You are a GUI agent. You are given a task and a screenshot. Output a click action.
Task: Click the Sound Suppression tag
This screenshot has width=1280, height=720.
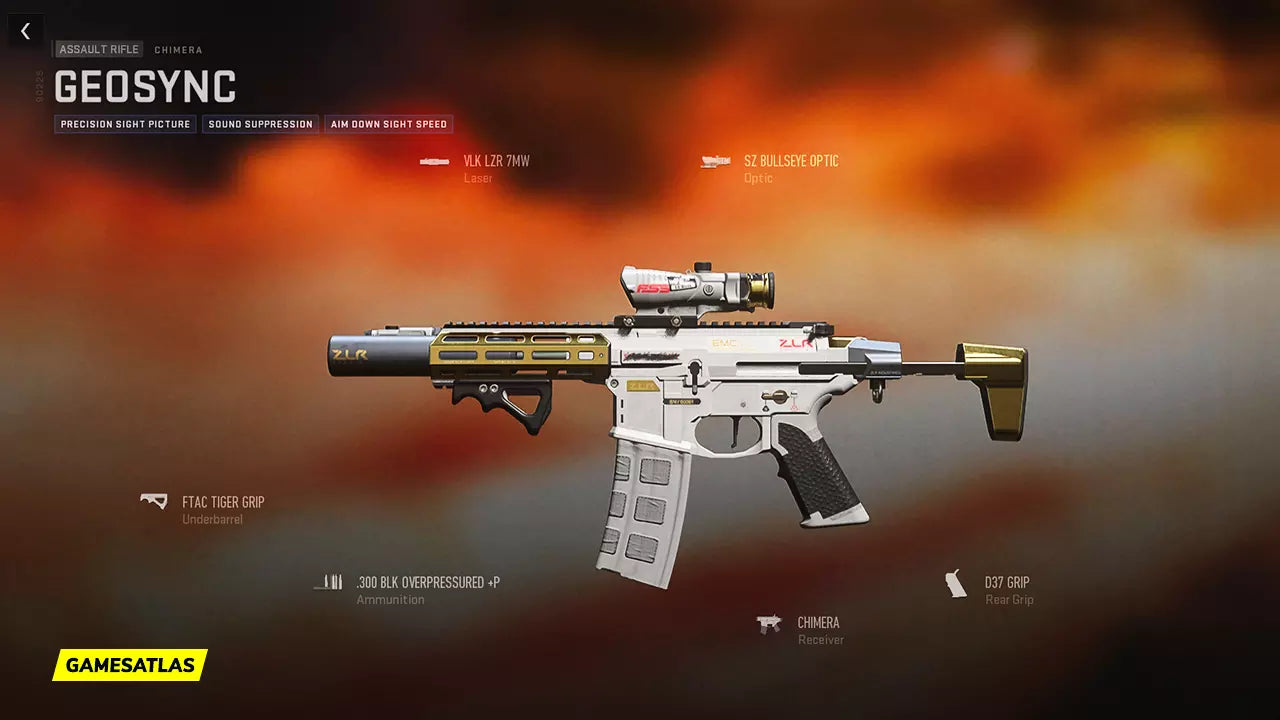260,124
